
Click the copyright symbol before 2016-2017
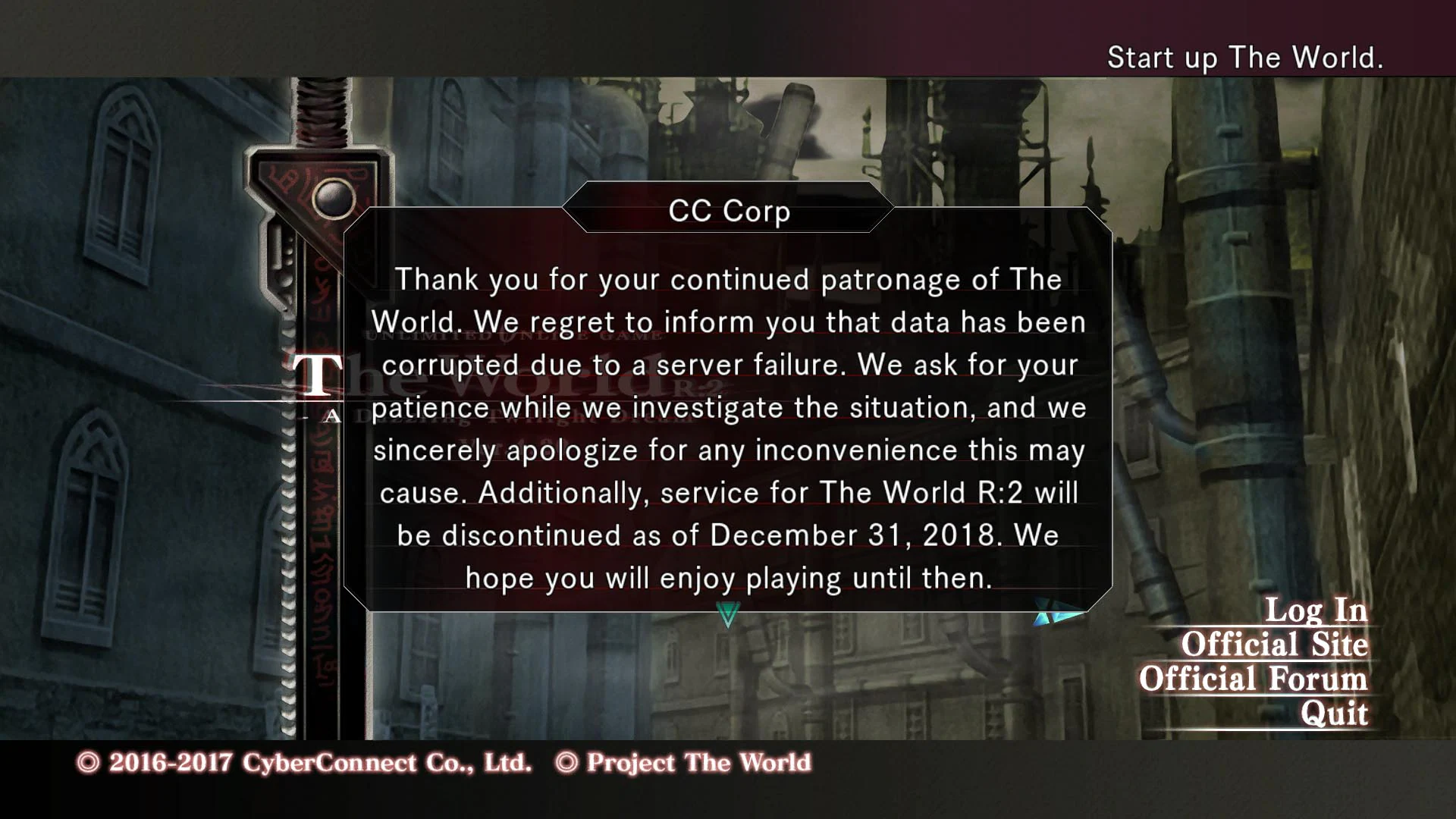coord(87,763)
